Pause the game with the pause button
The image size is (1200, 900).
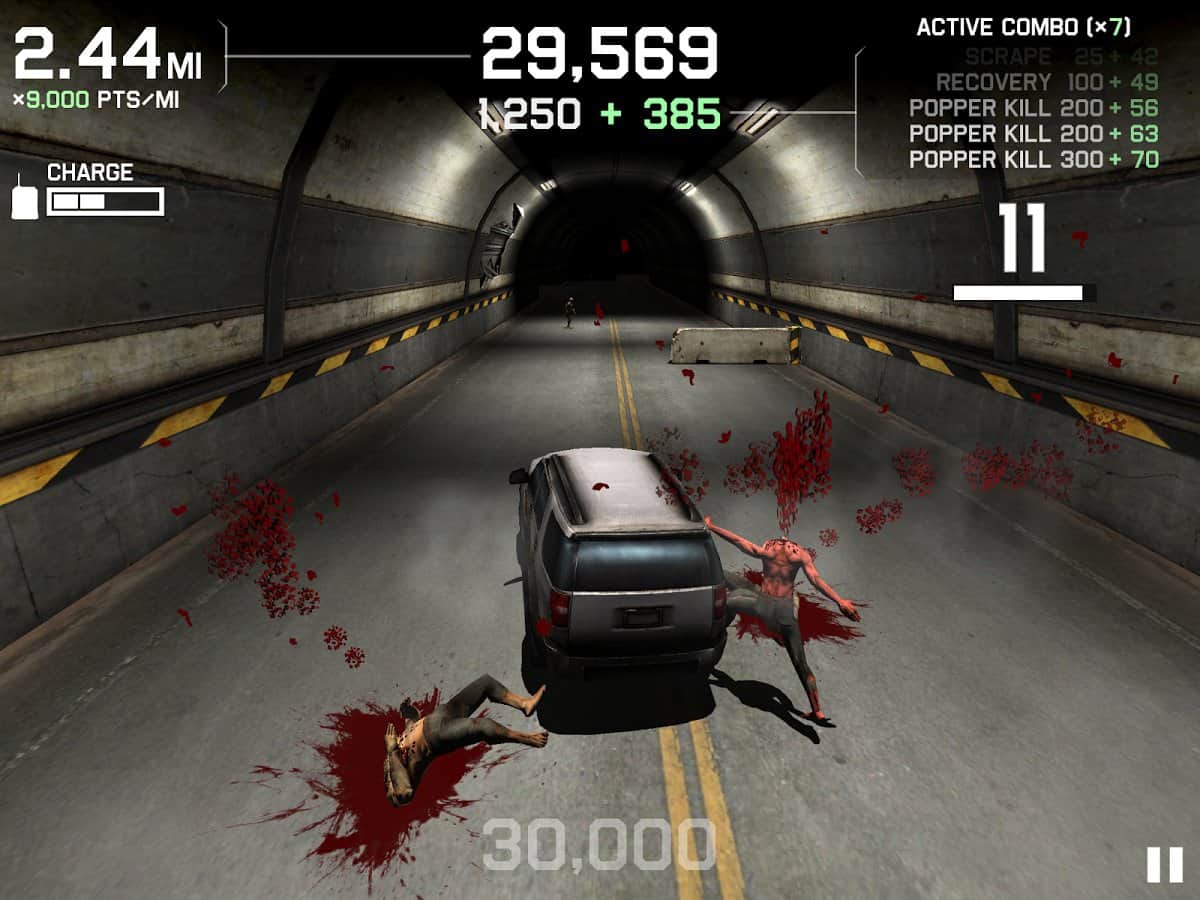[1164, 864]
